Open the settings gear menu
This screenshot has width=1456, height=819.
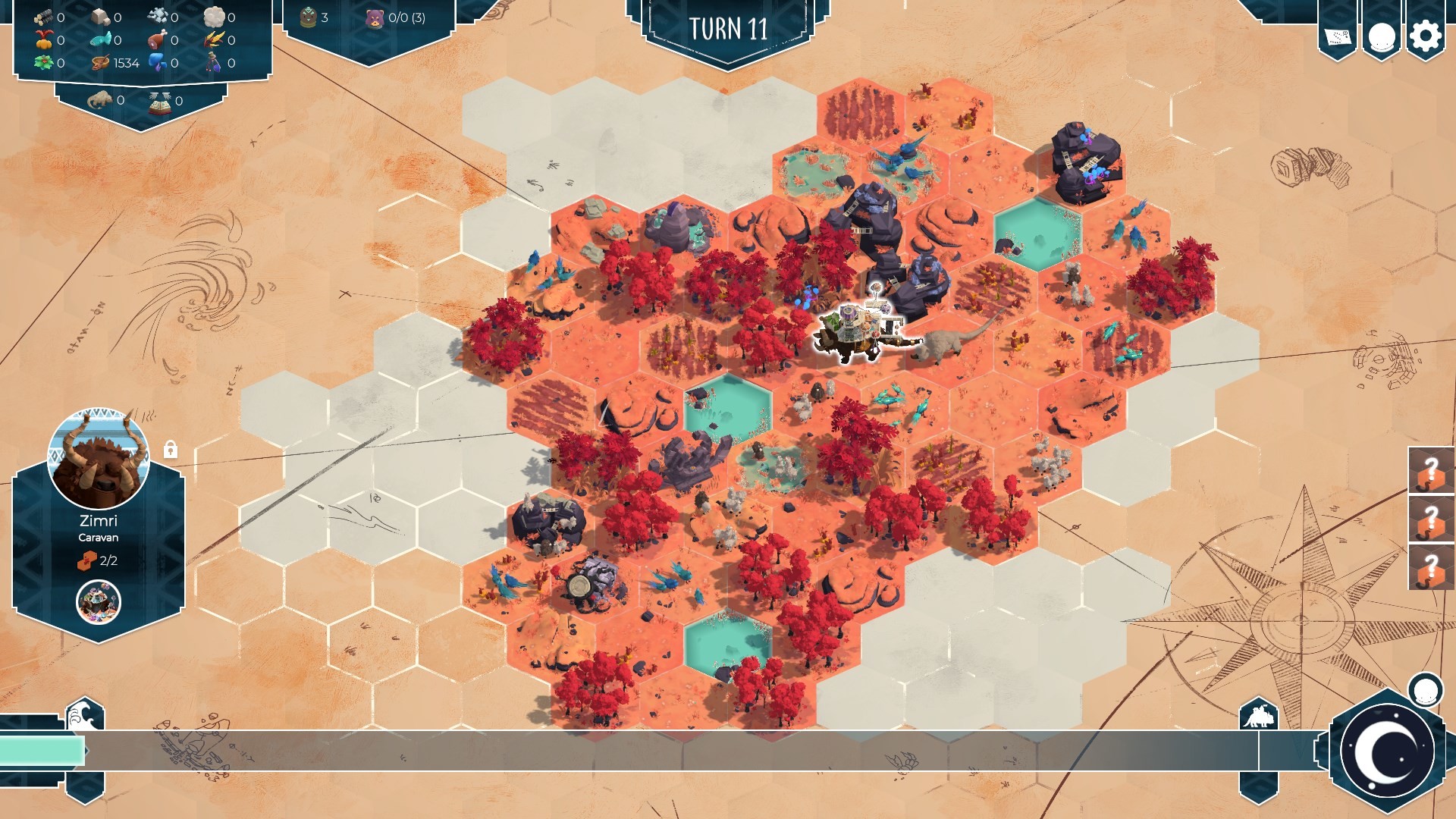pos(1425,36)
